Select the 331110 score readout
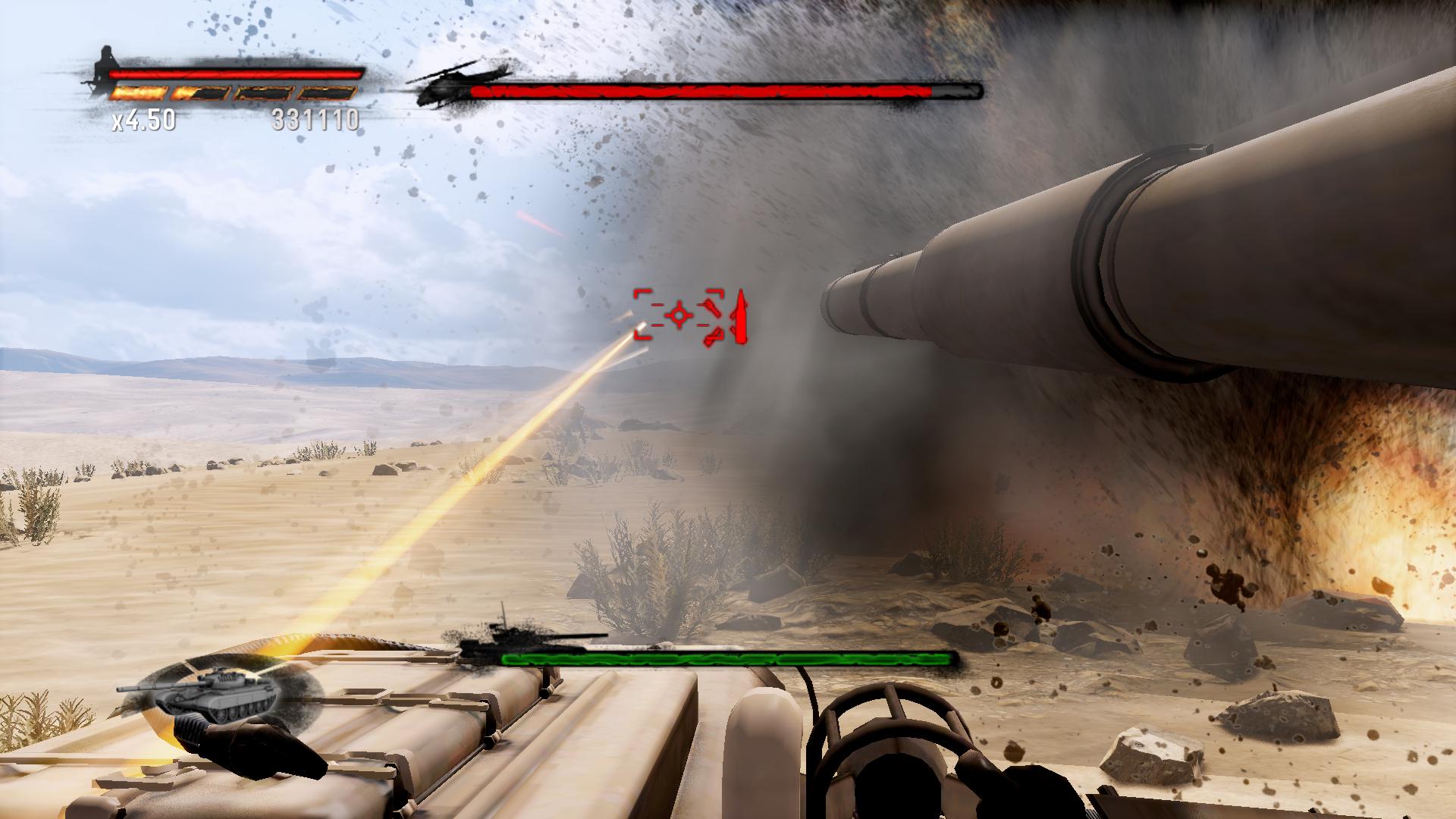Image resolution: width=1456 pixels, height=819 pixels. pyautogui.click(x=317, y=120)
